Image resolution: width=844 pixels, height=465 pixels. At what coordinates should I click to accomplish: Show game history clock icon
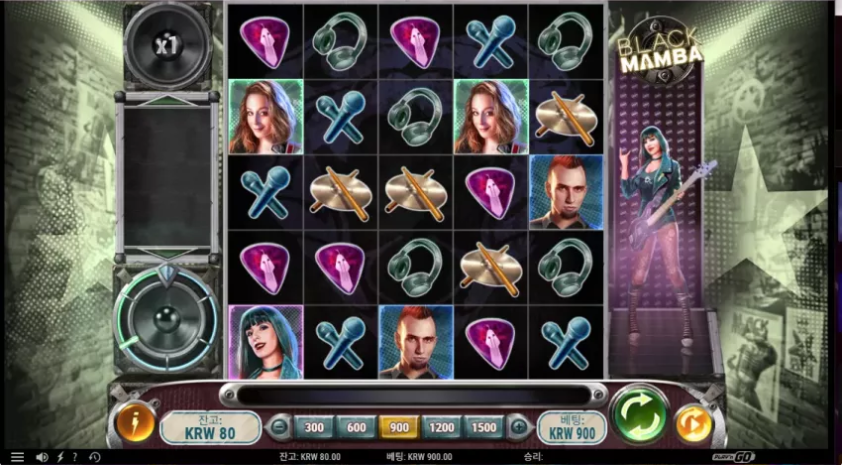point(94,457)
